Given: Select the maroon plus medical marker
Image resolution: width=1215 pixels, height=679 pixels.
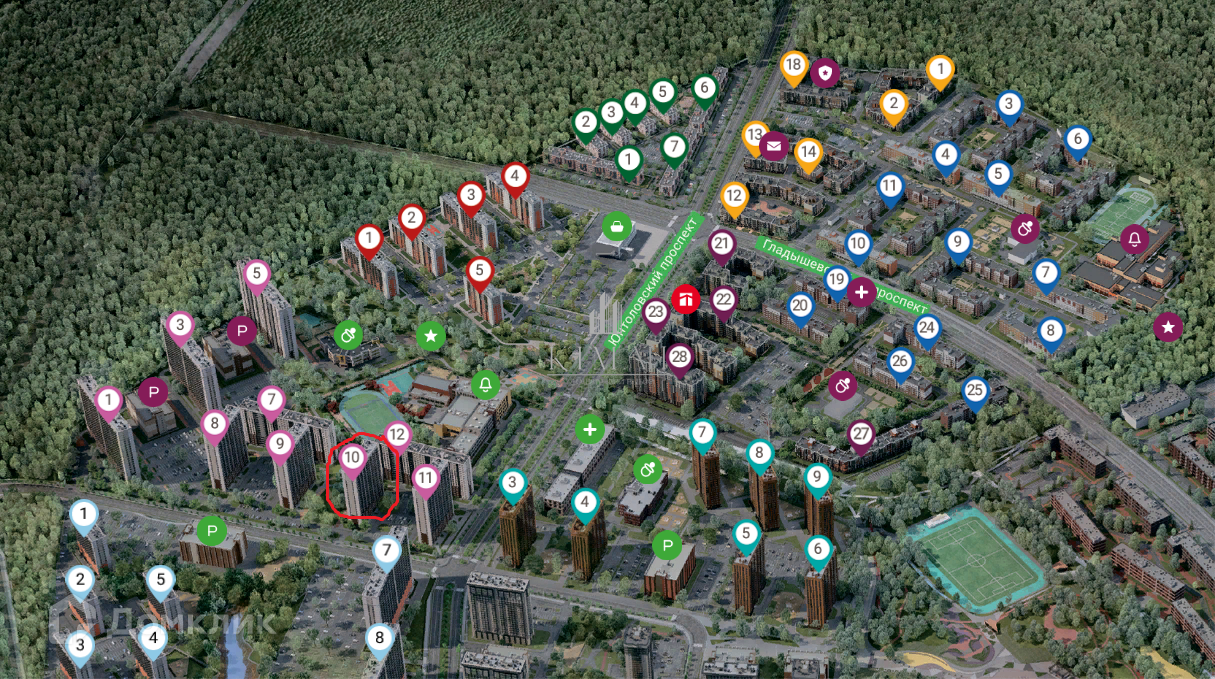Looking at the screenshot, I should [861, 292].
